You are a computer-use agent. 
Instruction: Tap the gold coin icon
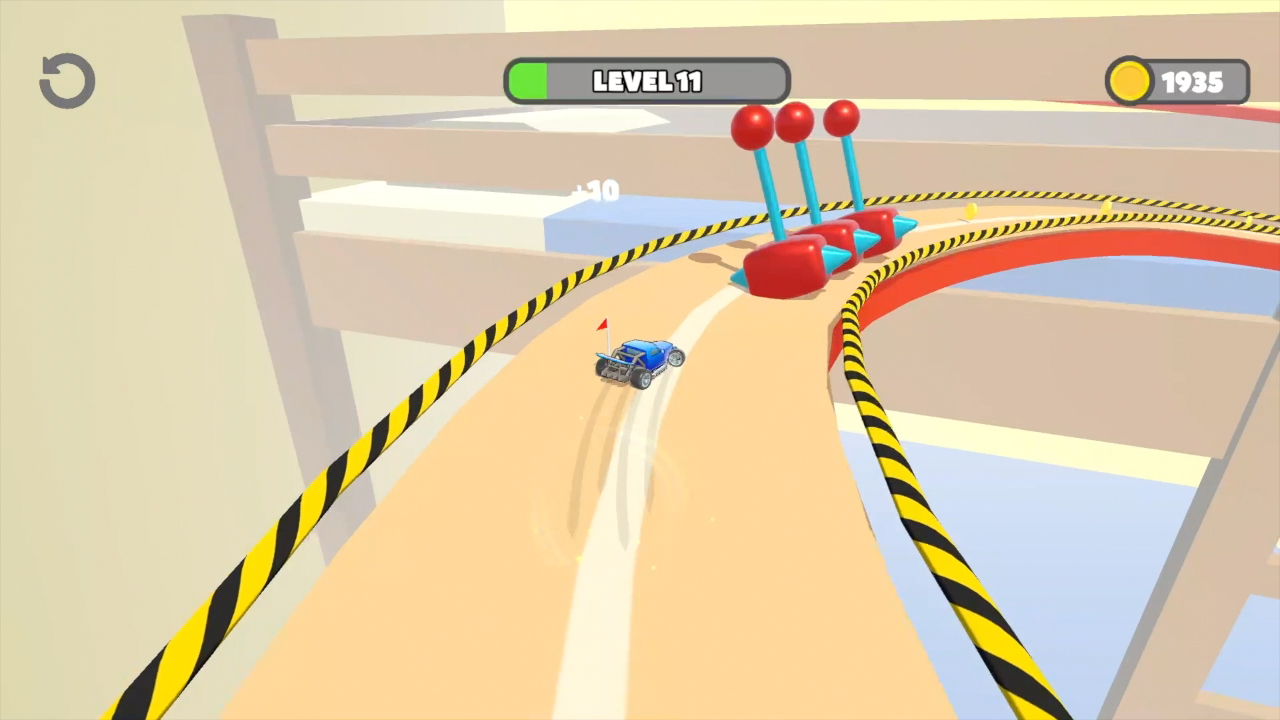tap(1130, 81)
